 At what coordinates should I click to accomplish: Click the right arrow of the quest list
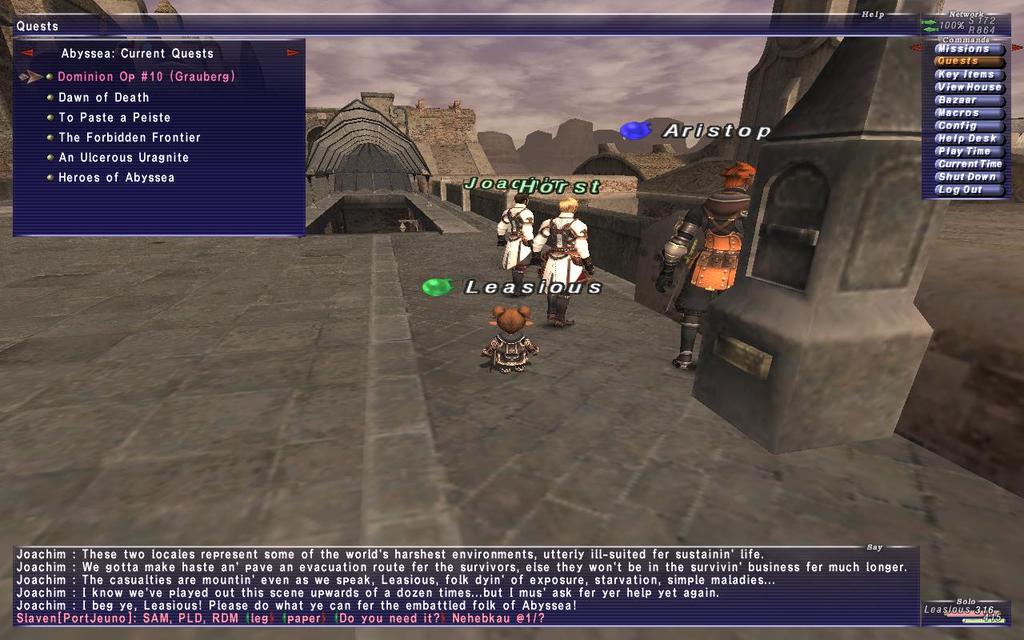tap(293, 53)
